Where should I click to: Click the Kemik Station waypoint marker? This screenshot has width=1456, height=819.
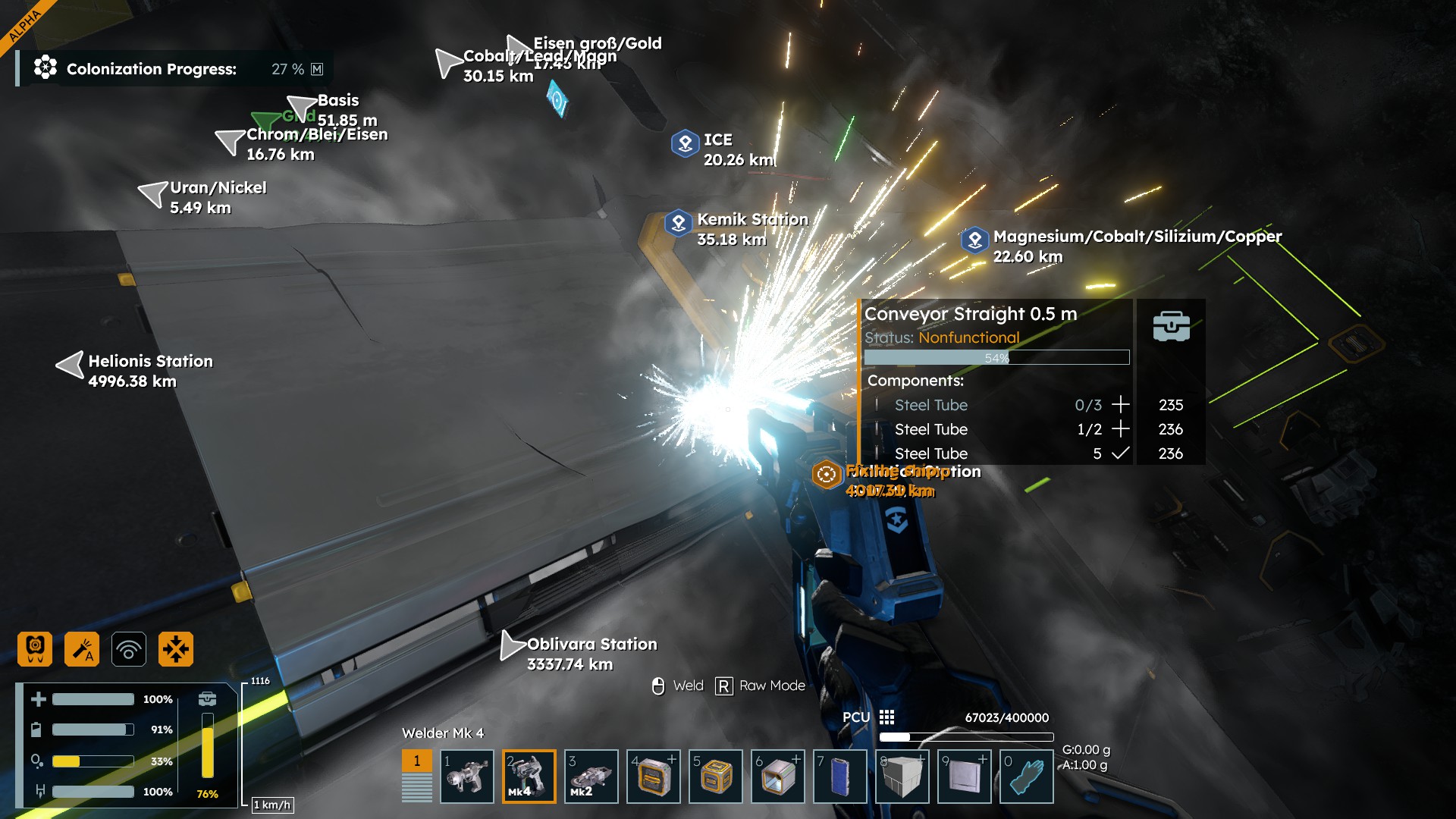click(x=678, y=223)
